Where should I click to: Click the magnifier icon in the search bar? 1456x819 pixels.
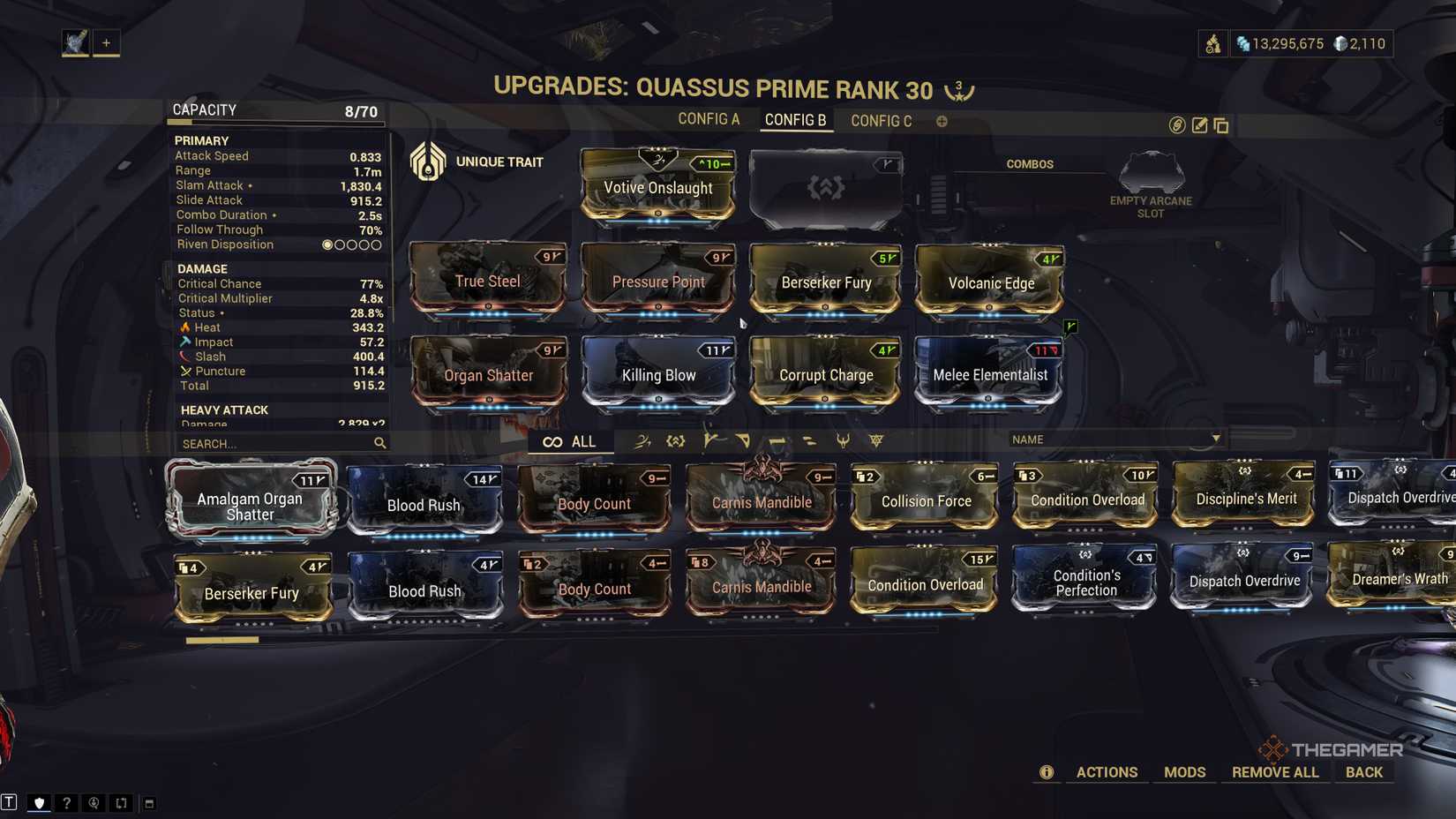click(x=379, y=444)
